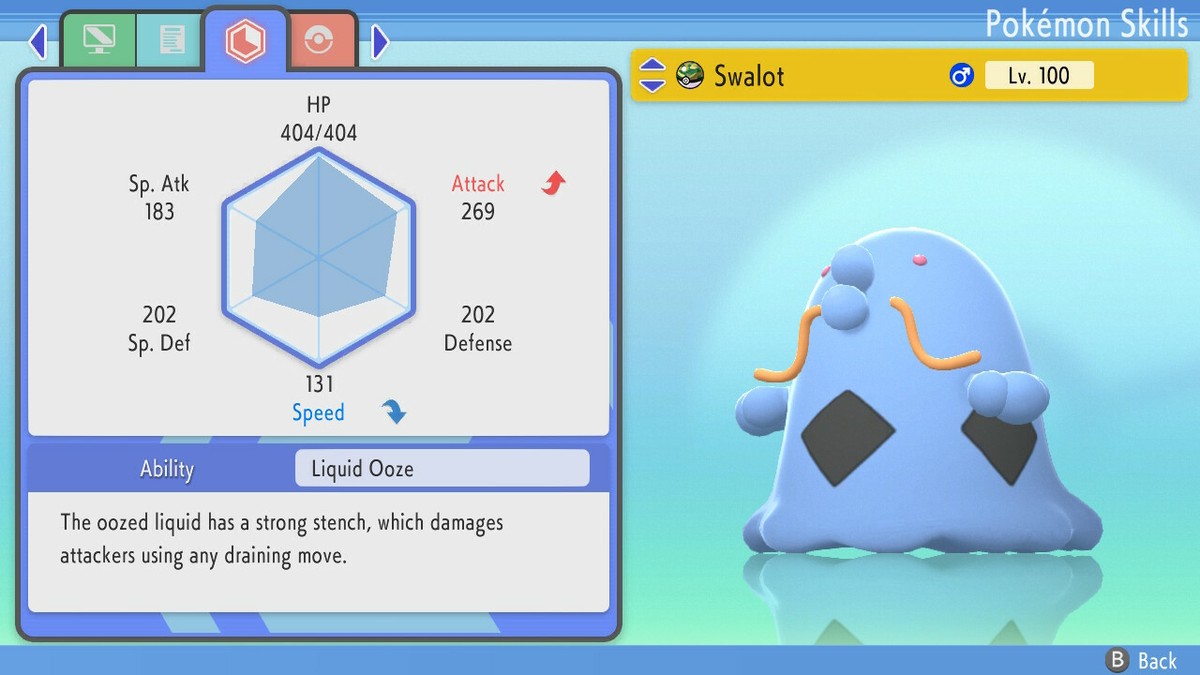
Task: Open the teal trainer memo tab
Action: click(171, 40)
